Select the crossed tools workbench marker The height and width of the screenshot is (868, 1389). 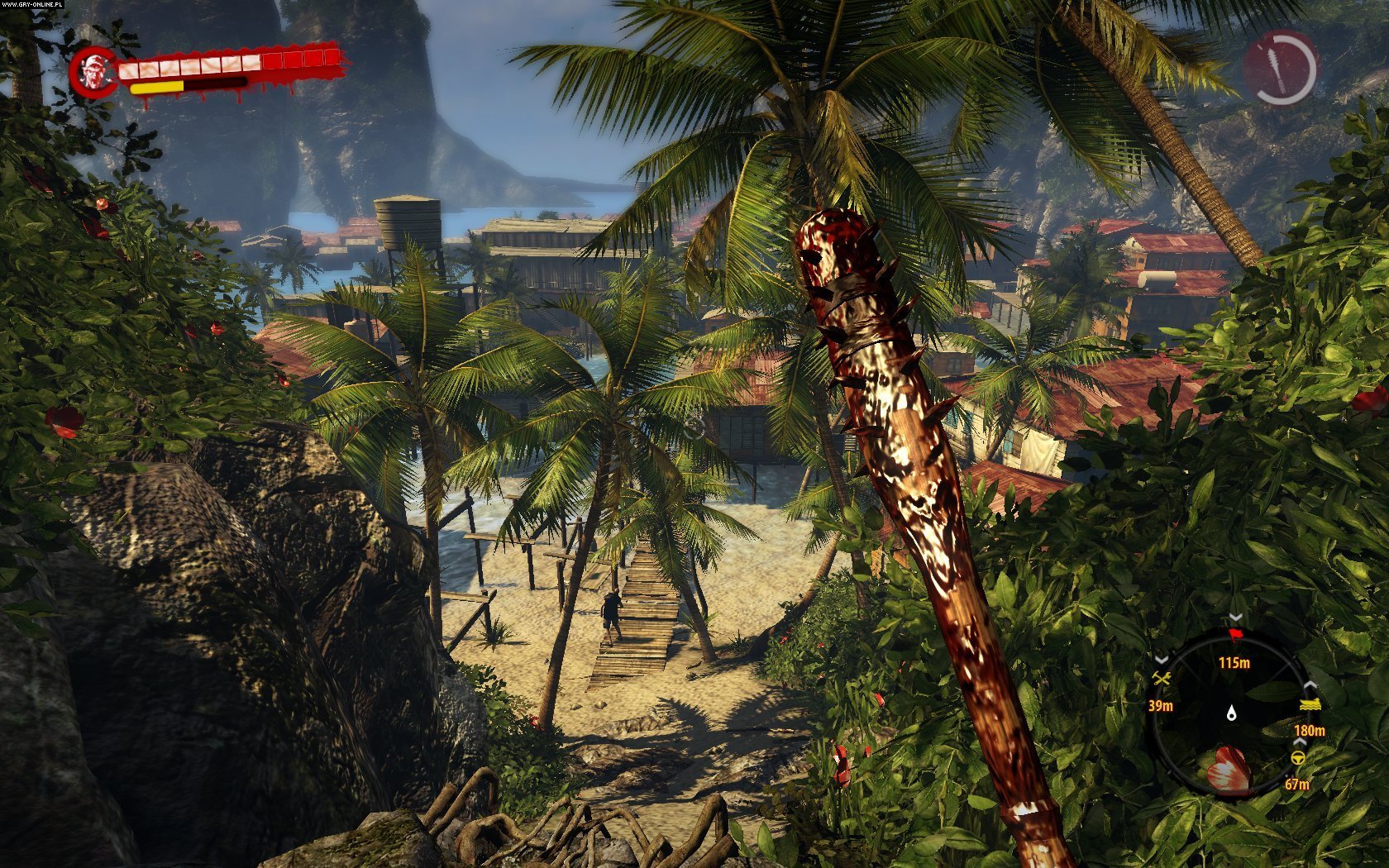[x=1162, y=680]
